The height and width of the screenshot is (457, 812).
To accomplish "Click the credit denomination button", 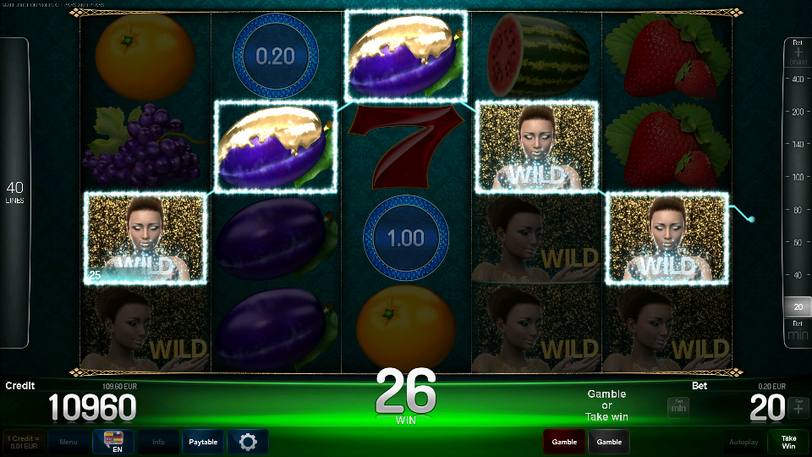I will coord(23,441).
